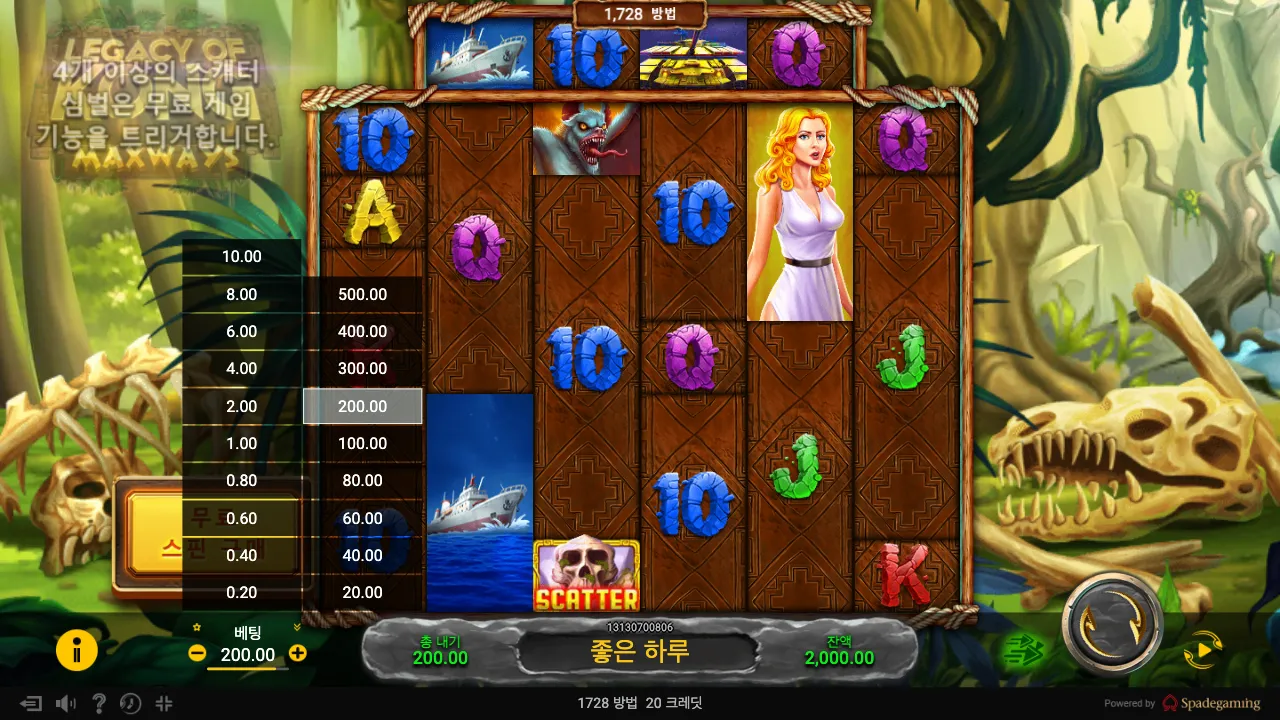Image resolution: width=1280 pixels, height=720 pixels.
Task: Select the 2.00 bet multiplier
Action: [x=242, y=406]
